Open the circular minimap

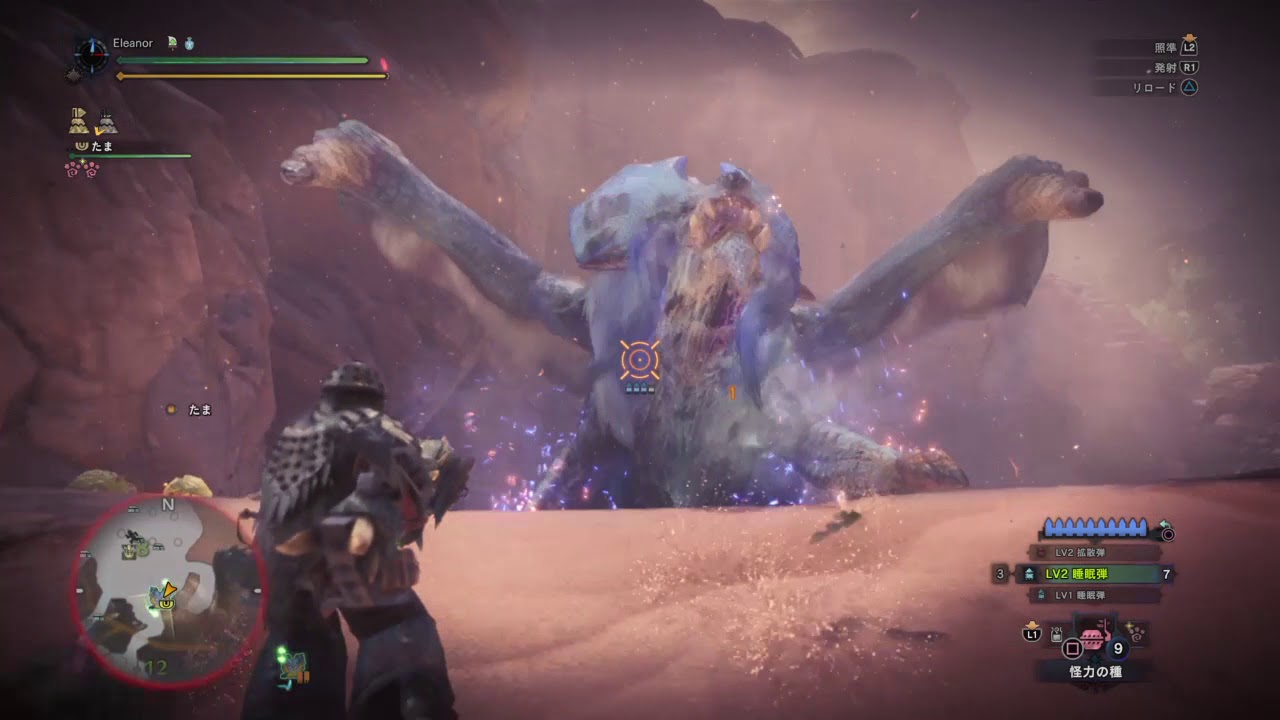(x=168, y=590)
